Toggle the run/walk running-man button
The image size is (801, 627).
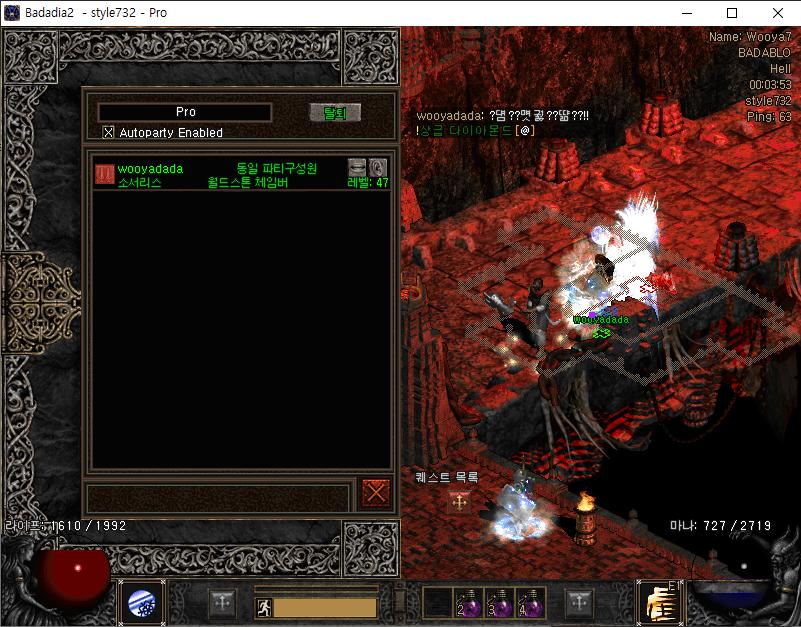(x=262, y=607)
